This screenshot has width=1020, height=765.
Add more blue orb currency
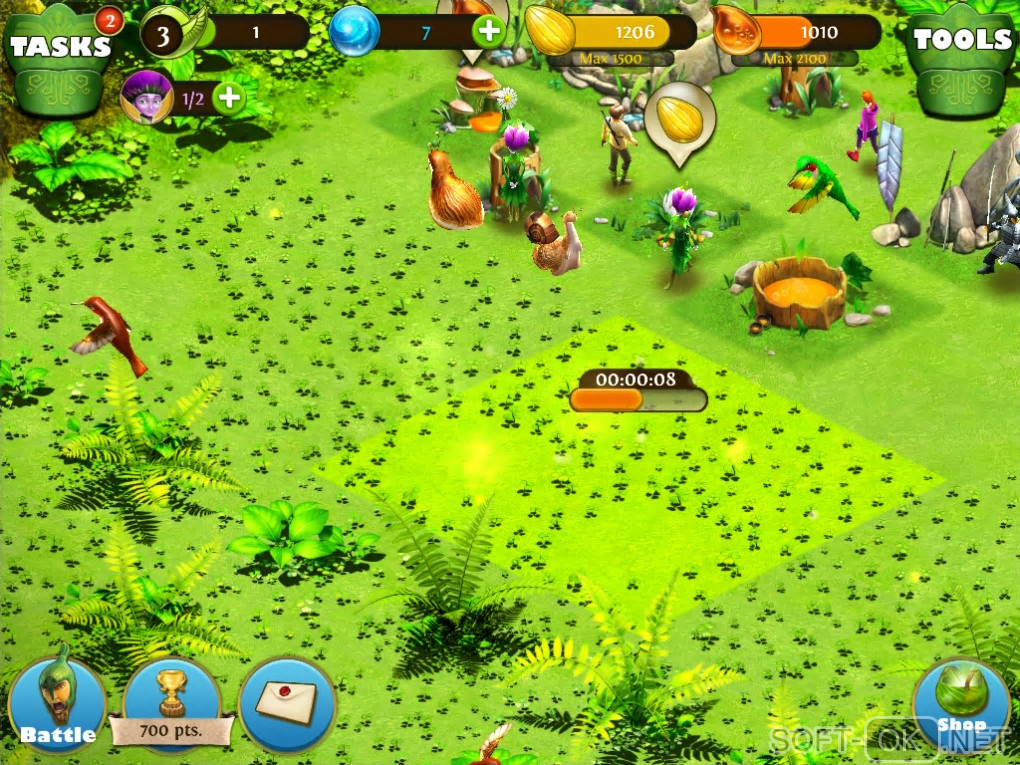click(x=489, y=32)
